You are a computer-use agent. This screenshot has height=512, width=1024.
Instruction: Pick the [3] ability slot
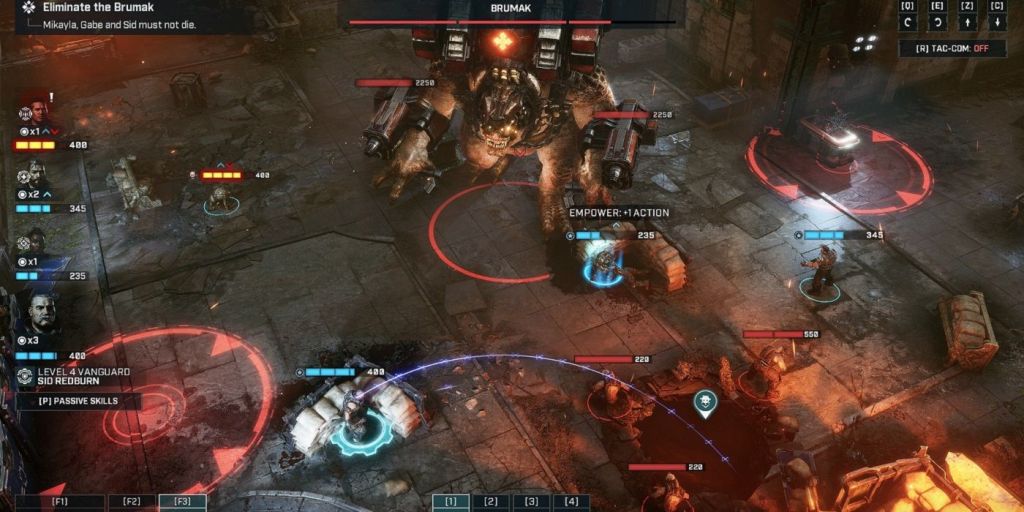[530, 502]
